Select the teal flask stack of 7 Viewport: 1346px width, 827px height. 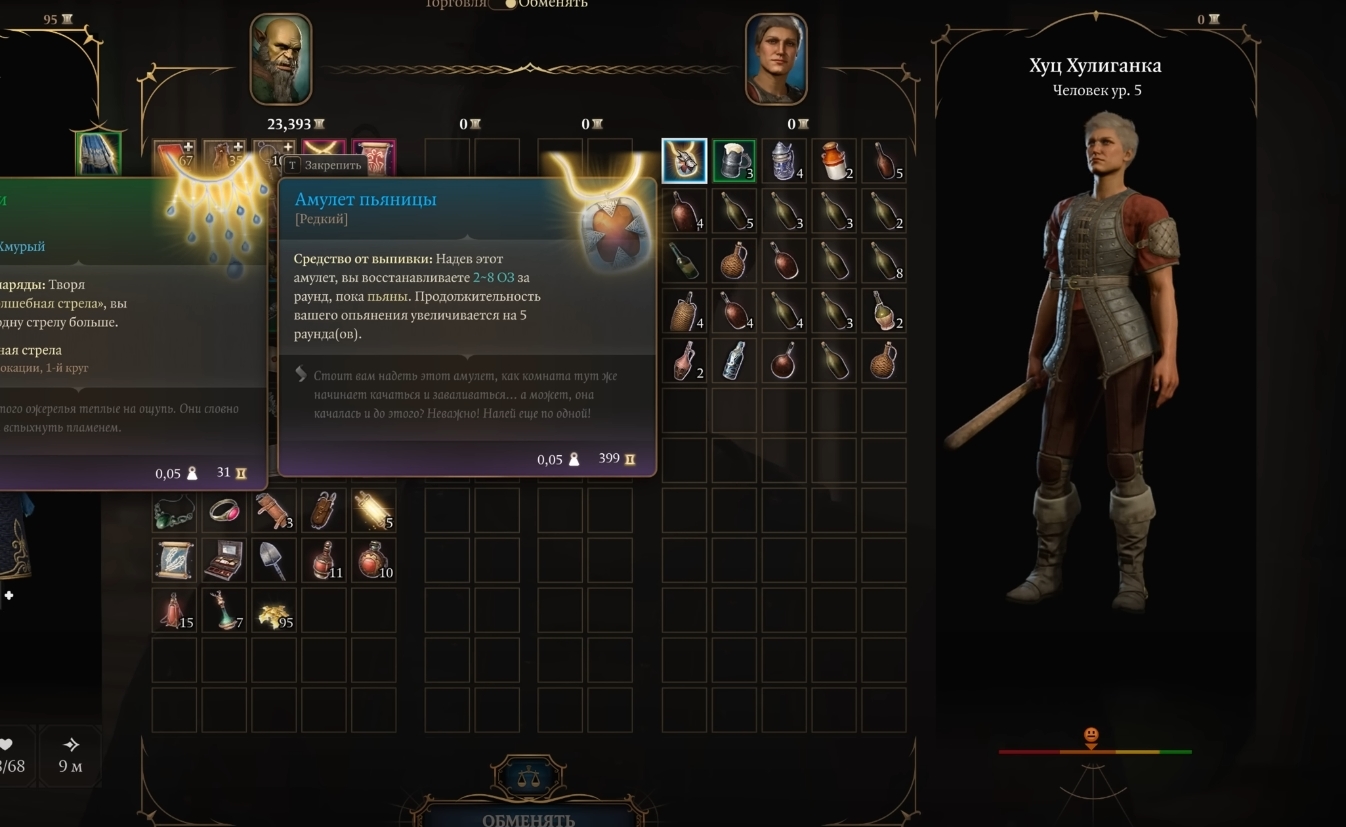point(225,610)
